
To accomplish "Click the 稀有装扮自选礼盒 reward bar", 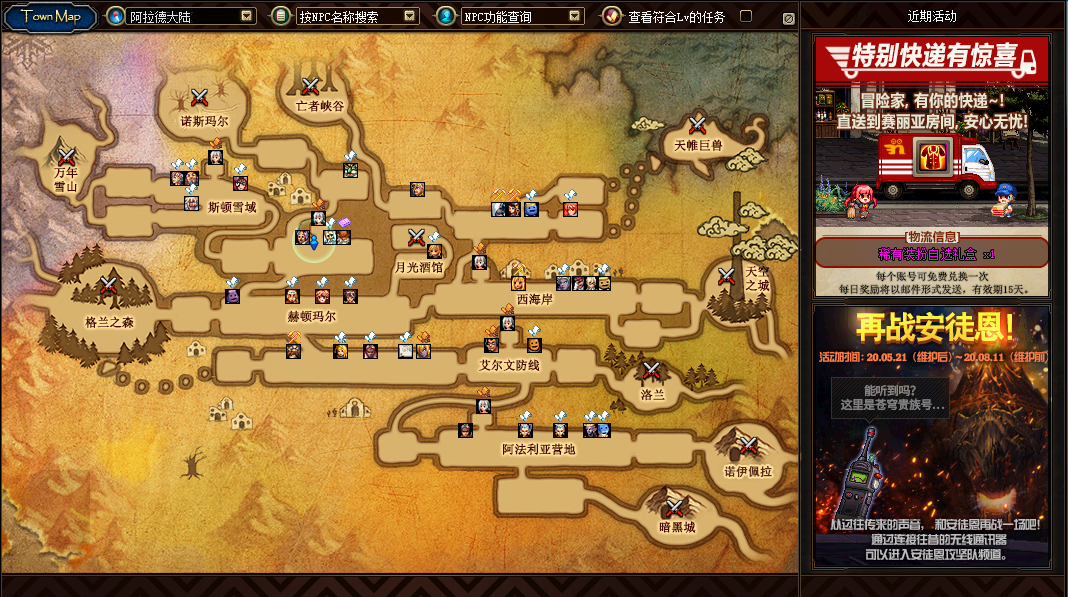I will point(931,252).
